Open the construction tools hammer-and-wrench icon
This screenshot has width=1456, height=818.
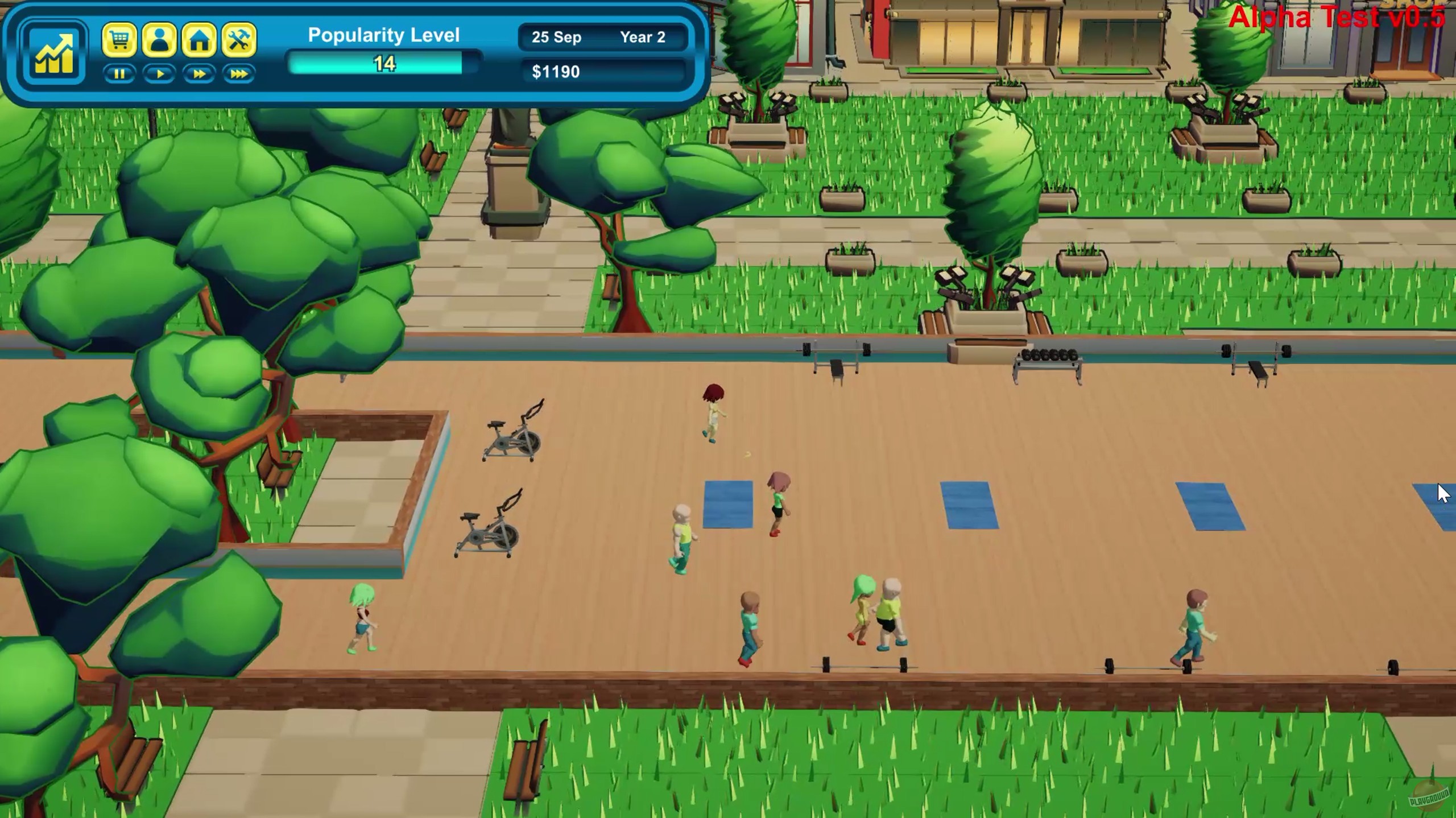[239, 38]
